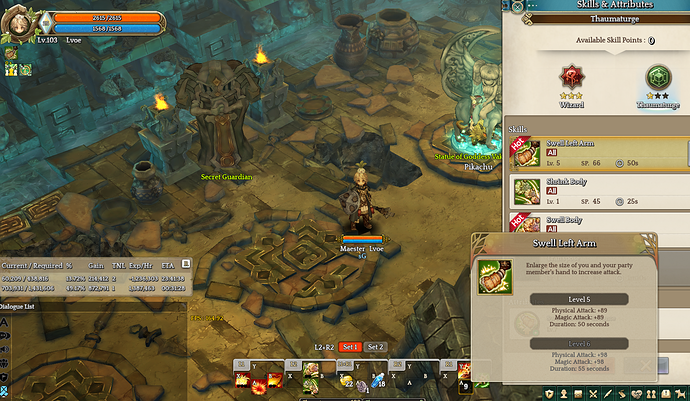The height and width of the screenshot is (401, 690).
Task: Click the Swell Left Arm skill icon
Action: click(527, 154)
